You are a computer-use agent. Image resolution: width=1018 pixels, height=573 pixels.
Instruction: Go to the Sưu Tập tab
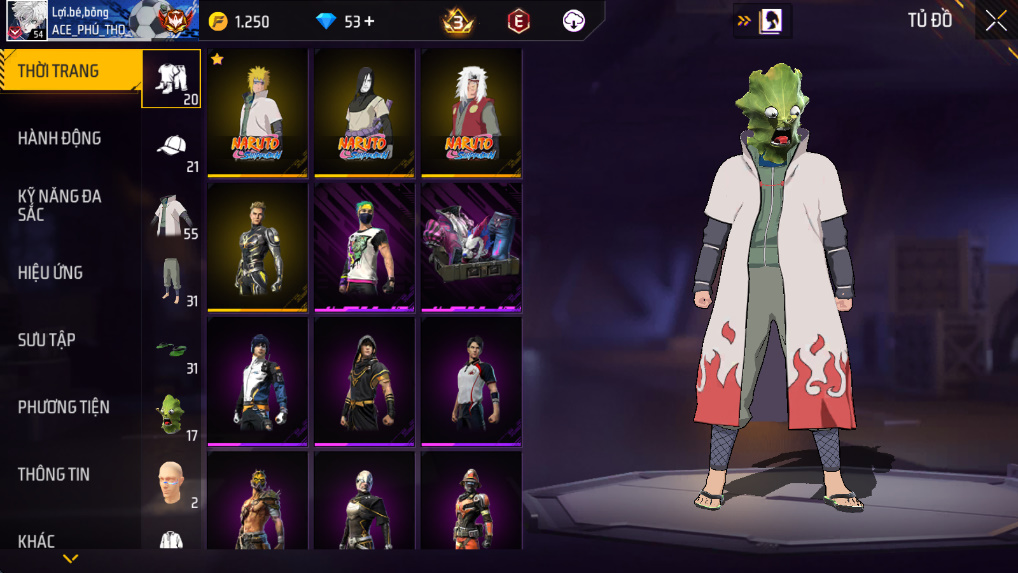click(x=46, y=340)
